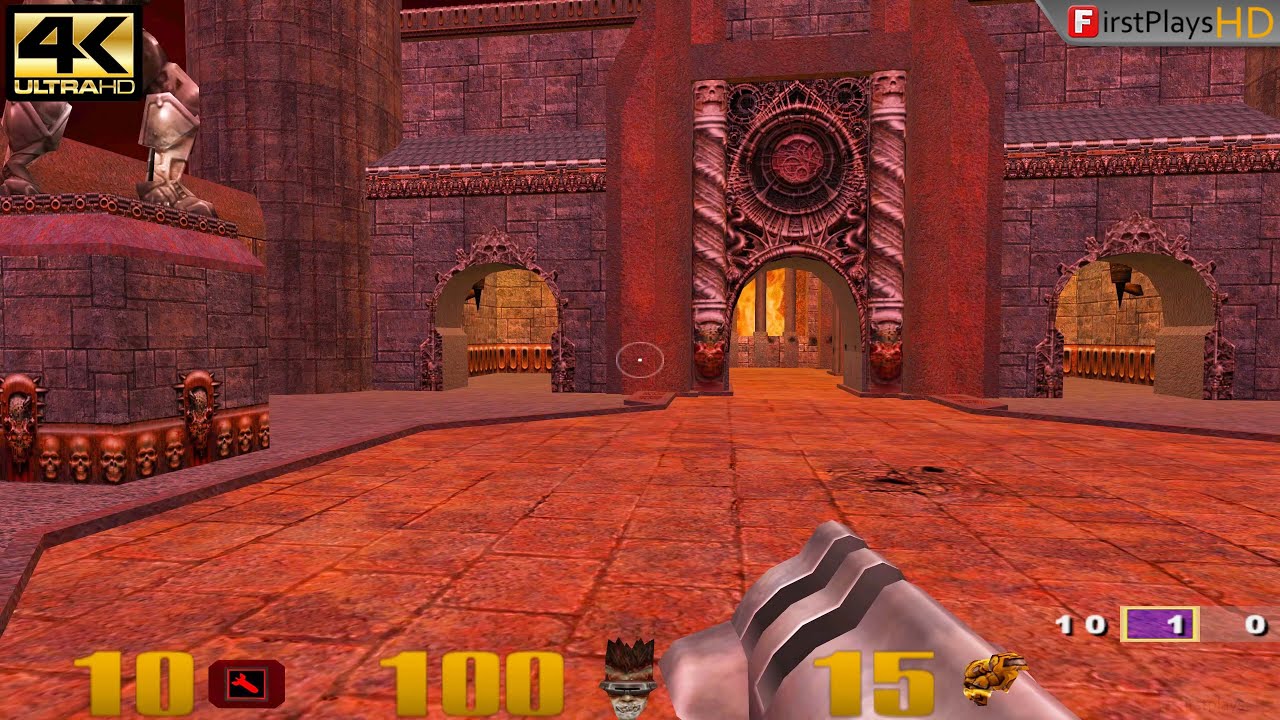
Task: Click the red F logo square
Action: click(x=1085, y=19)
